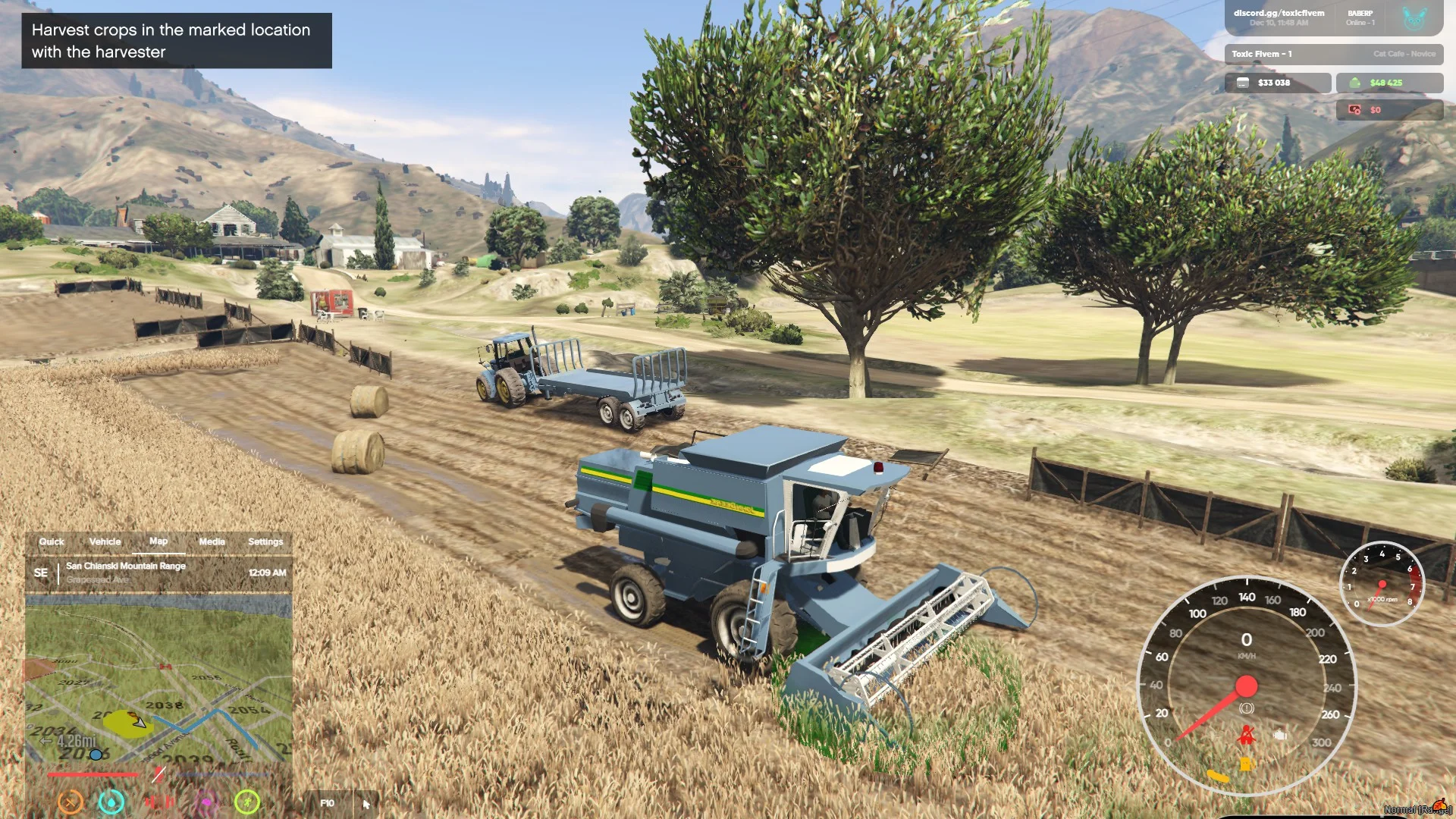The image size is (1456, 819).
Task: Click the cyan cat server logo
Action: pyautogui.click(x=1414, y=18)
